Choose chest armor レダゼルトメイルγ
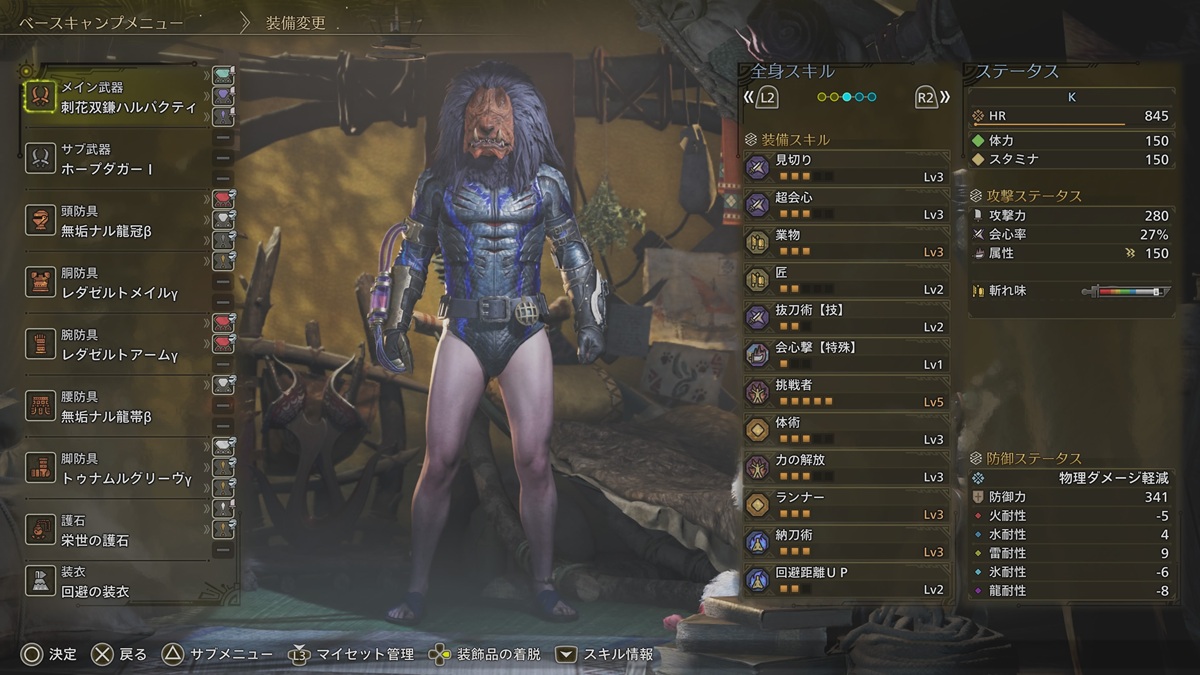 pos(115,283)
